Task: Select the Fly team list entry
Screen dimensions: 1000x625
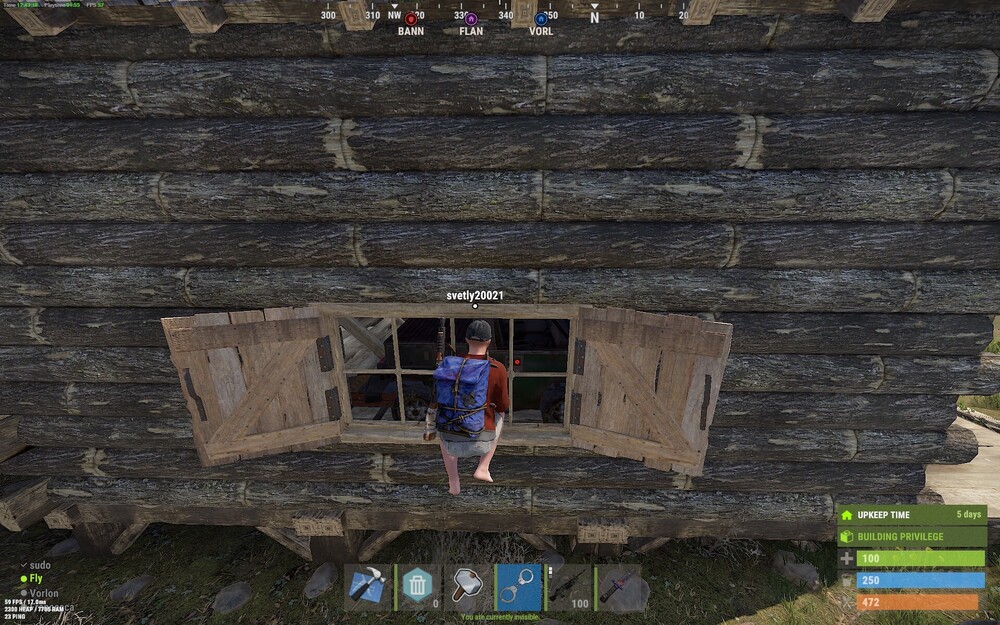Action: coord(36,579)
